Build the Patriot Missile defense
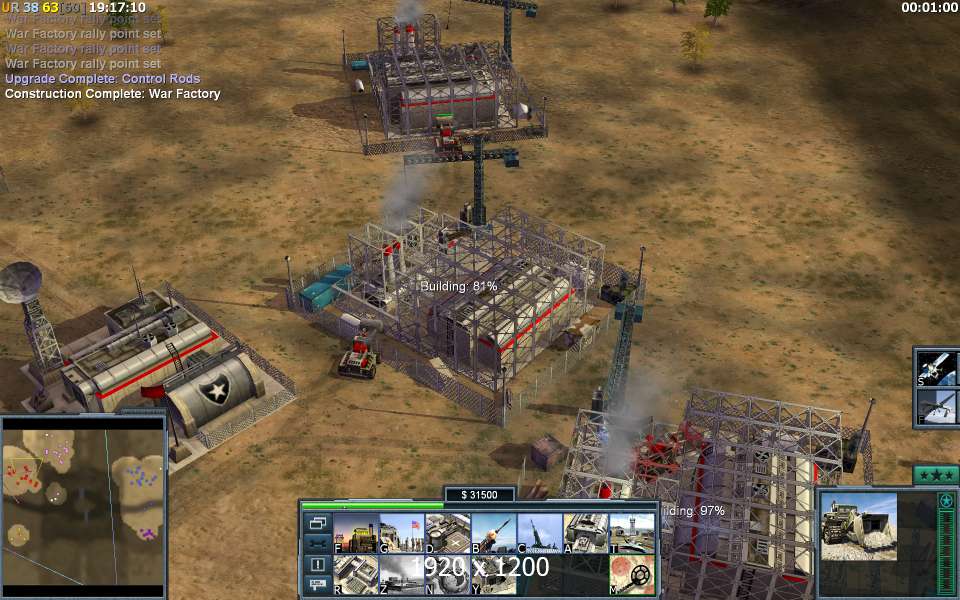The height and width of the screenshot is (600, 960). pyautogui.click(x=494, y=533)
